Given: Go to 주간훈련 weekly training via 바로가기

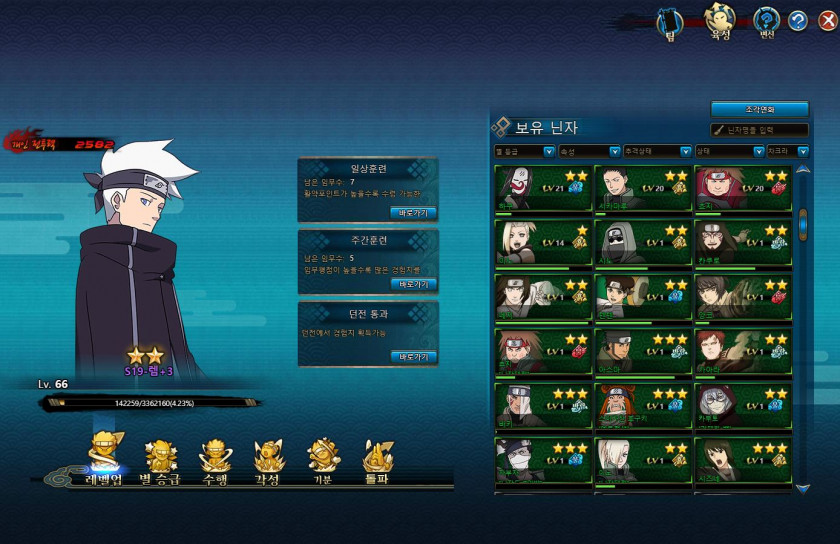Looking at the screenshot, I should (x=413, y=284).
